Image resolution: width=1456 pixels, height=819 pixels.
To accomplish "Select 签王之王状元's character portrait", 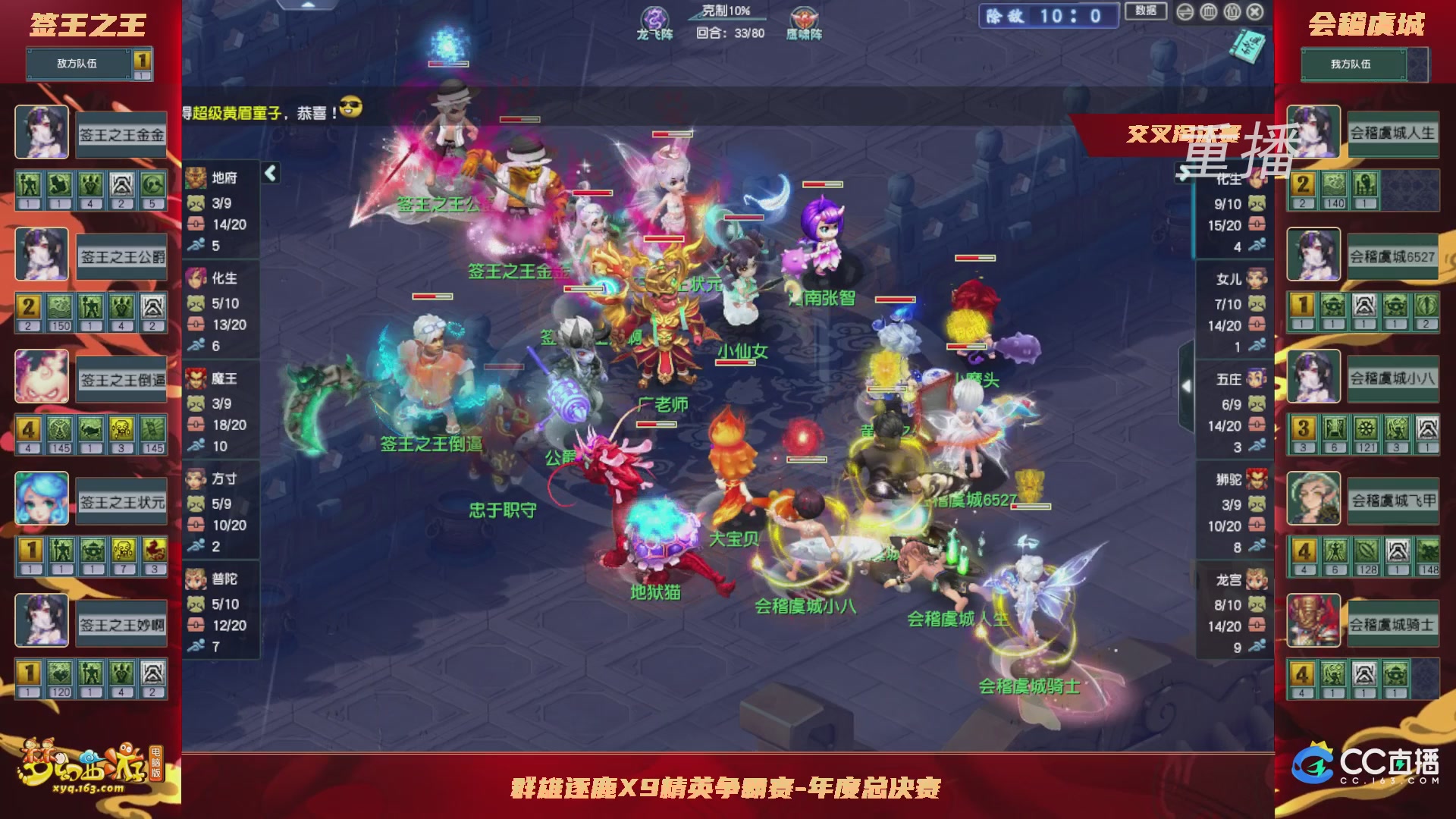I will click(x=42, y=497).
